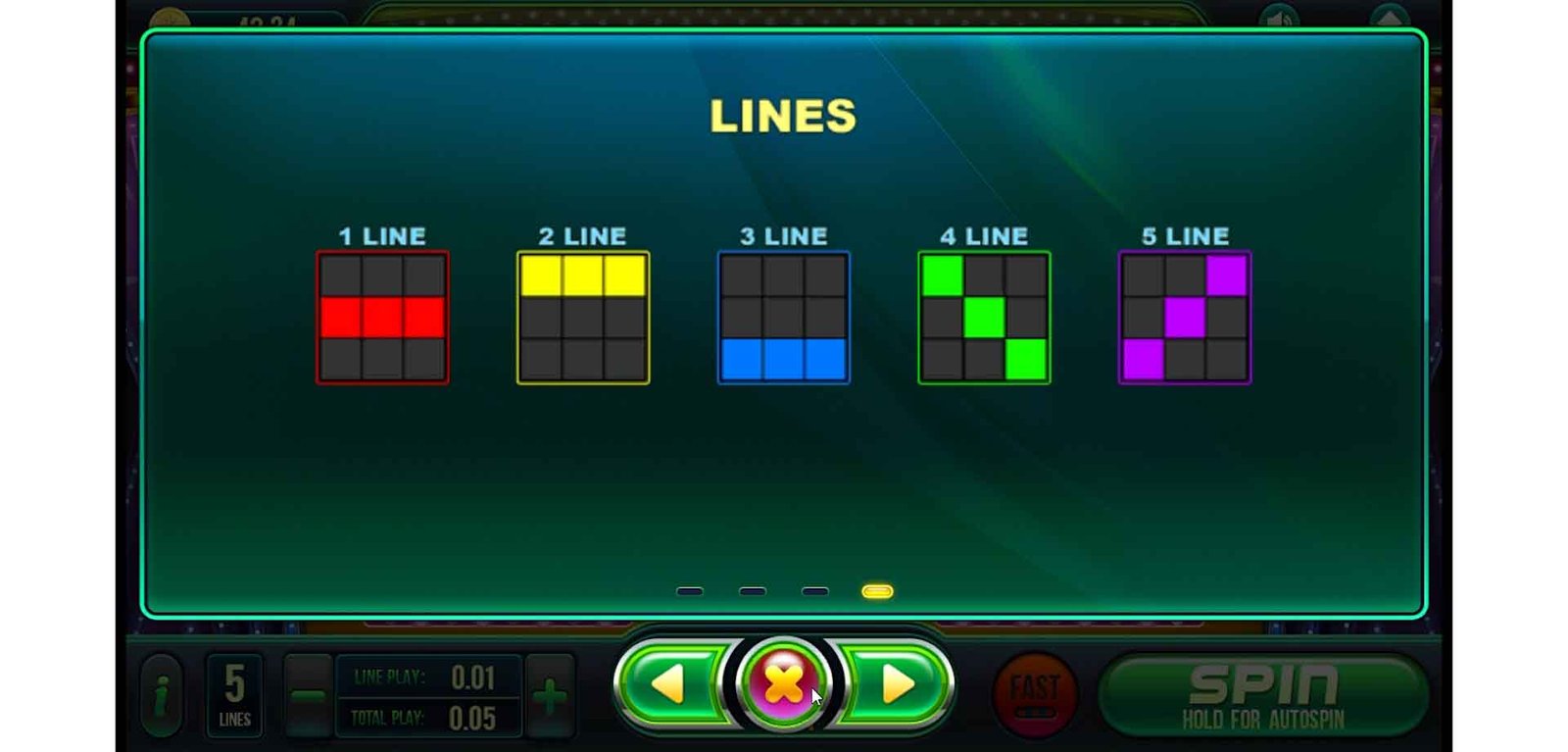
Task: Change the 5 LINES selector
Action: point(234,695)
